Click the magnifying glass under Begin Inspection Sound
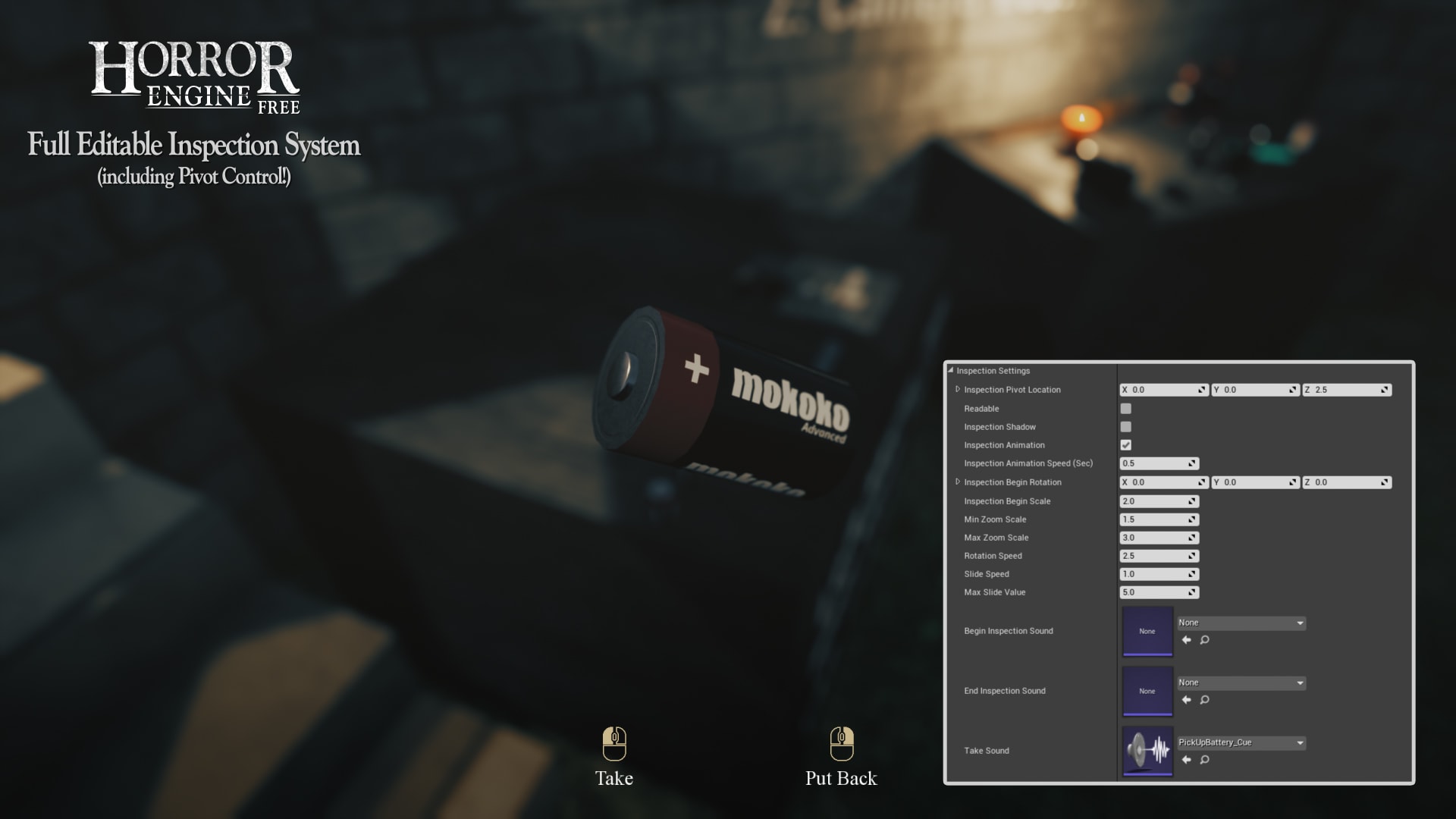This screenshot has height=819, width=1456. (1205, 640)
